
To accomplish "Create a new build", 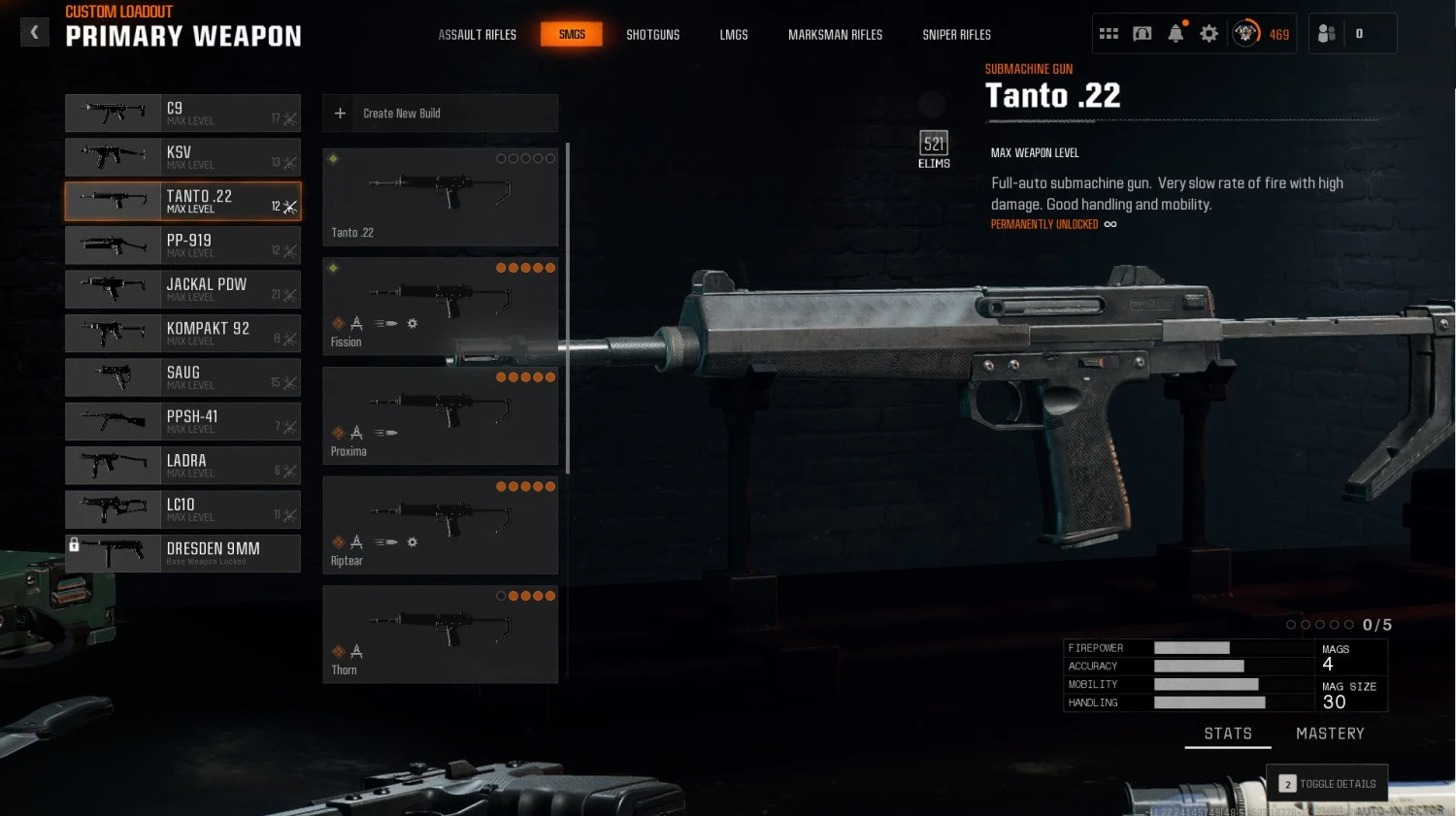I will (x=440, y=114).
